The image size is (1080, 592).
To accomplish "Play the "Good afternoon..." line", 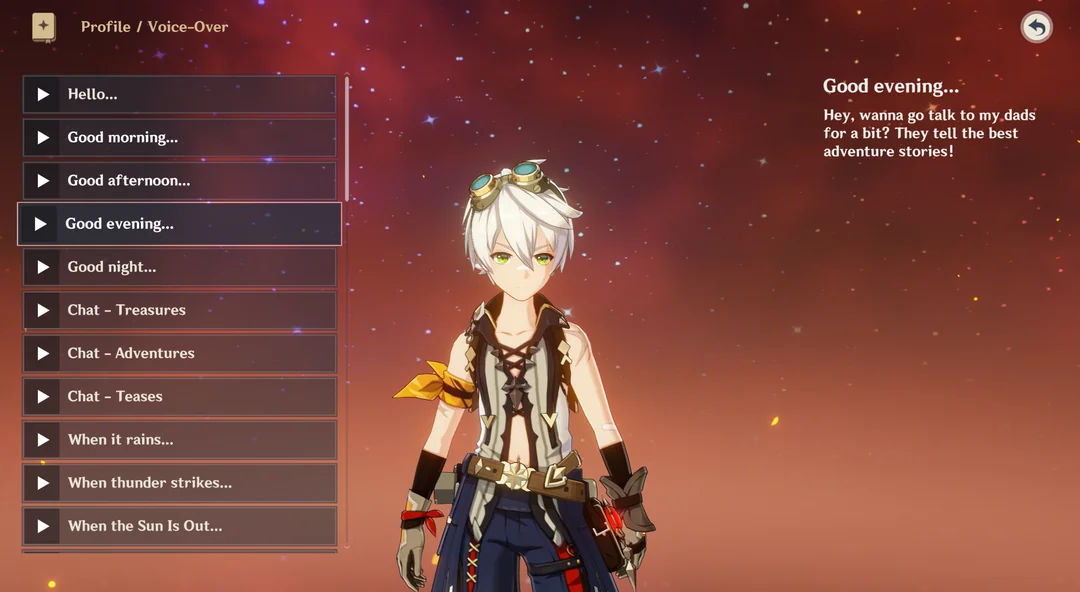I will point(43,181).
